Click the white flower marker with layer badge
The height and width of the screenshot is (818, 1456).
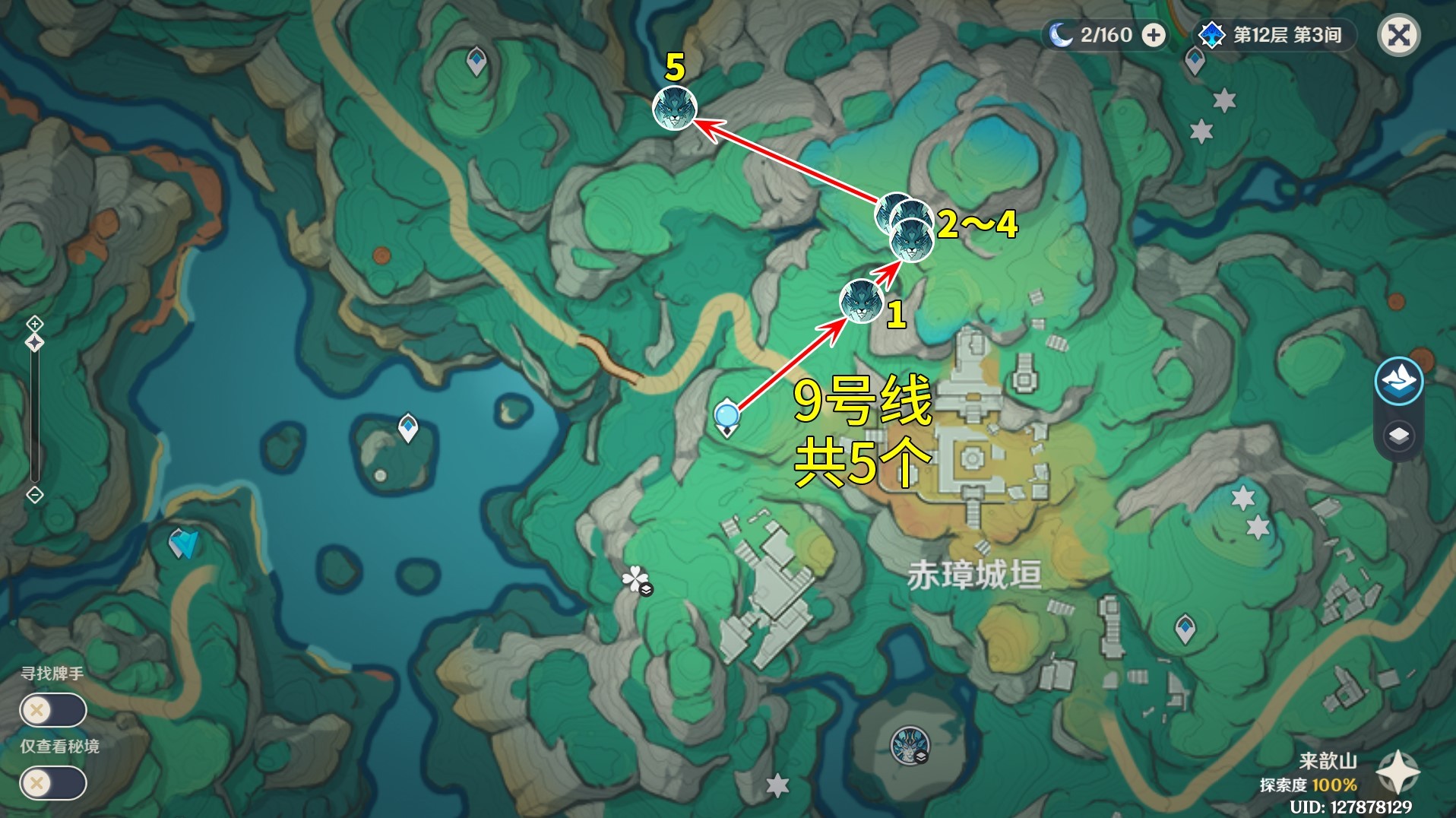pos(636,581)
